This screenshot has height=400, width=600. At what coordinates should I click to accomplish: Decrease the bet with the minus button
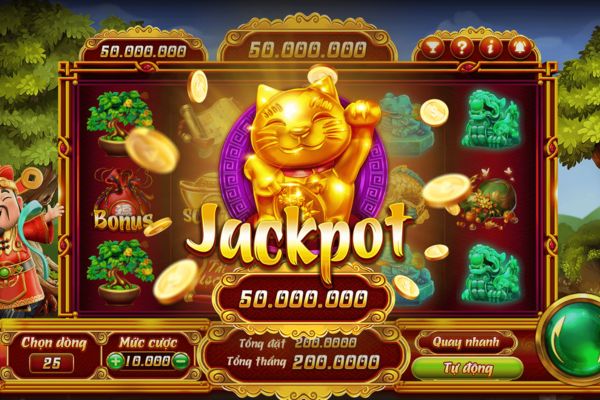[180, 361]
